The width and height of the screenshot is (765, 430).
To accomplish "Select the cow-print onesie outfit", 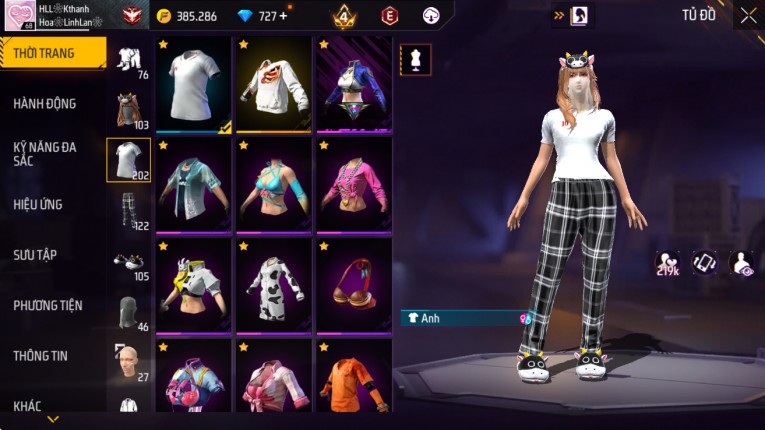I will tap(274, 285).
